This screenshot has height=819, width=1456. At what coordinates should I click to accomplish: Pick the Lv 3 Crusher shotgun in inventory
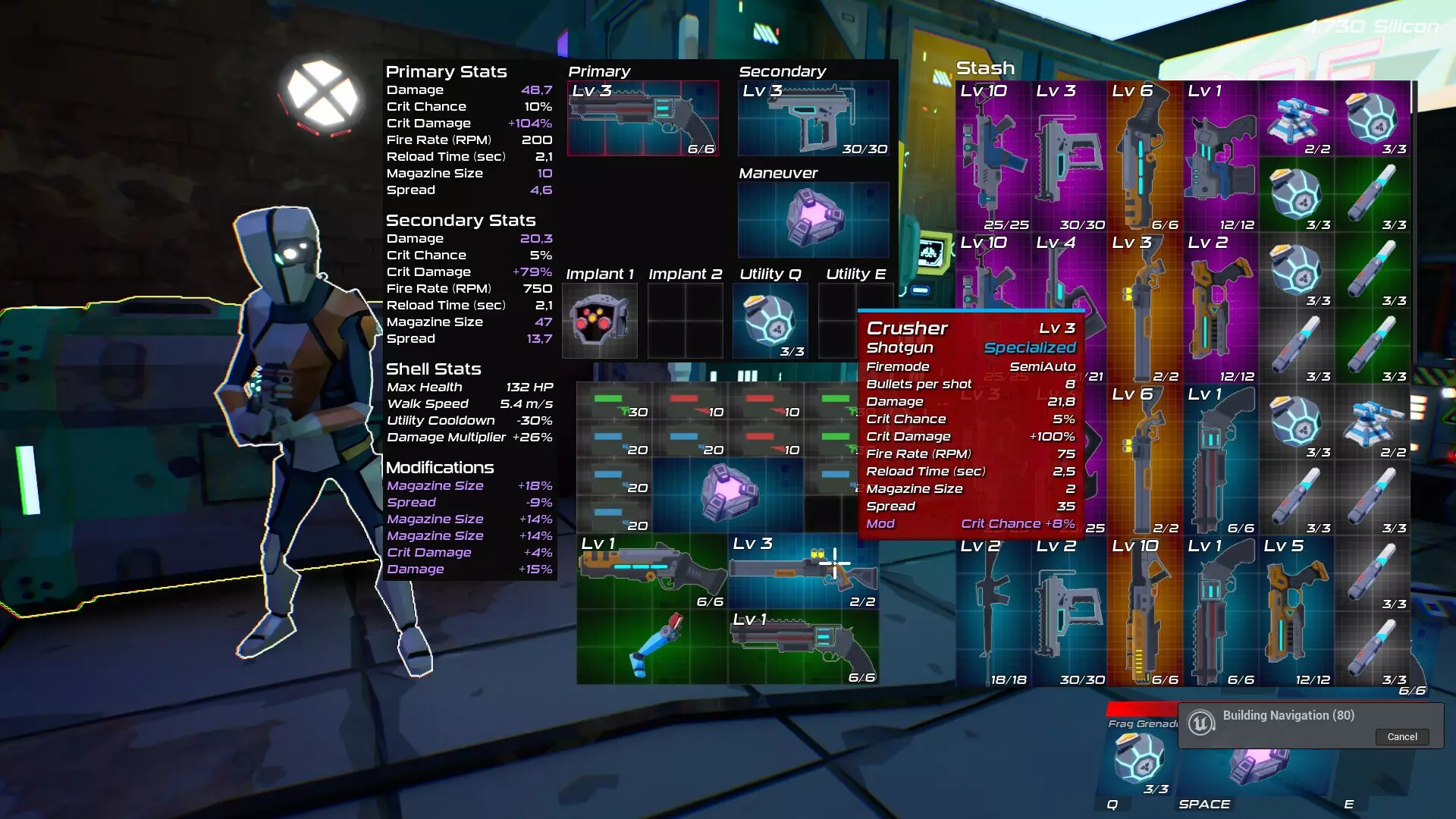(x=804, y=571)
